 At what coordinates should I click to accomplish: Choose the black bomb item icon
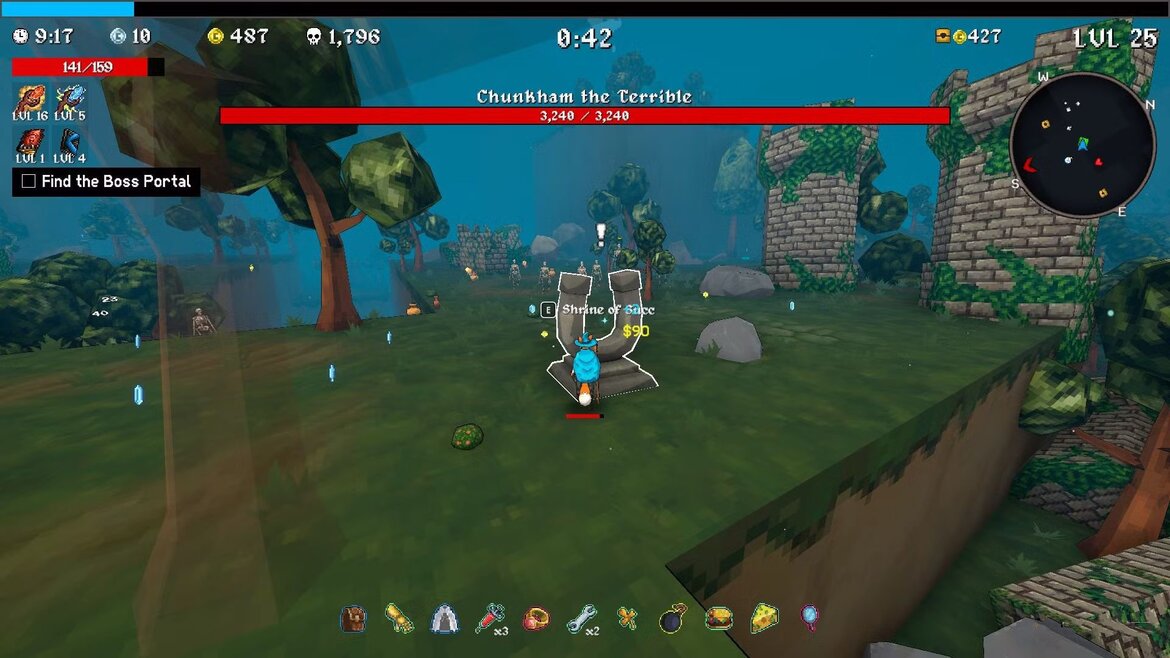point(673,619)
